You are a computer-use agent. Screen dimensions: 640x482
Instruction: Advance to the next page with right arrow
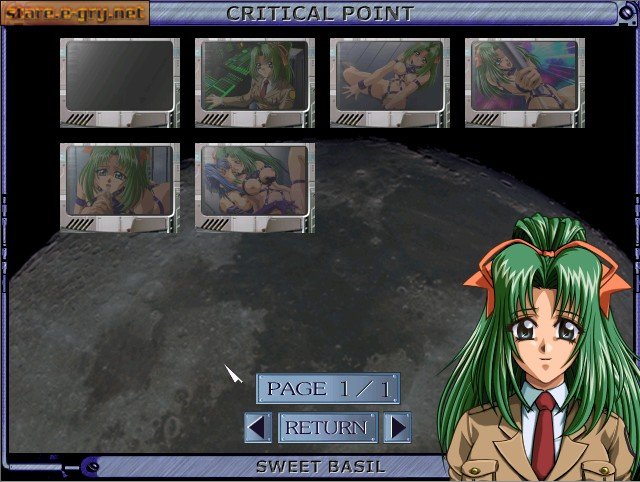[x=397, y=427]
